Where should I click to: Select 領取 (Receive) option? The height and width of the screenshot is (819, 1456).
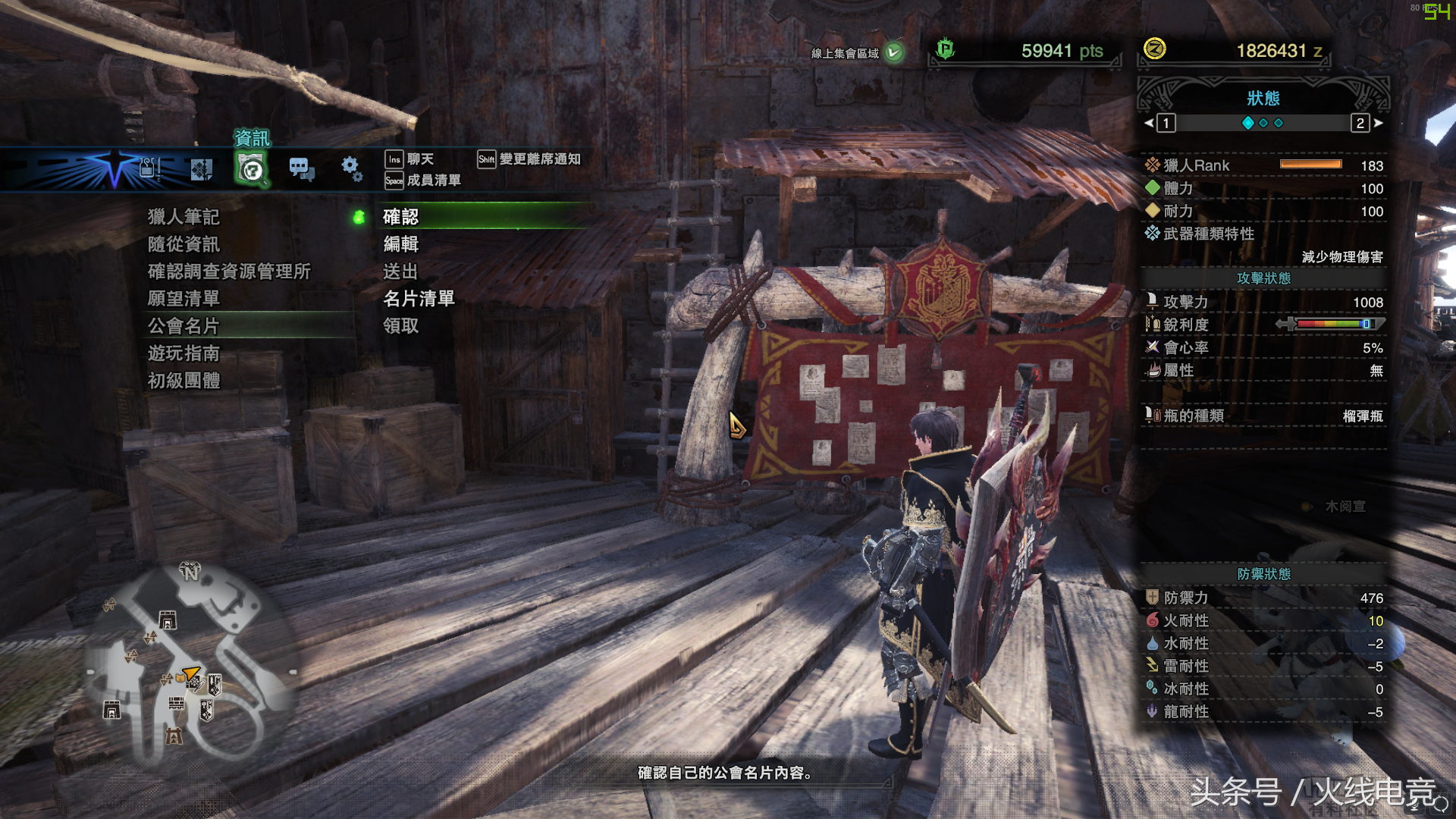pos(401,326)
